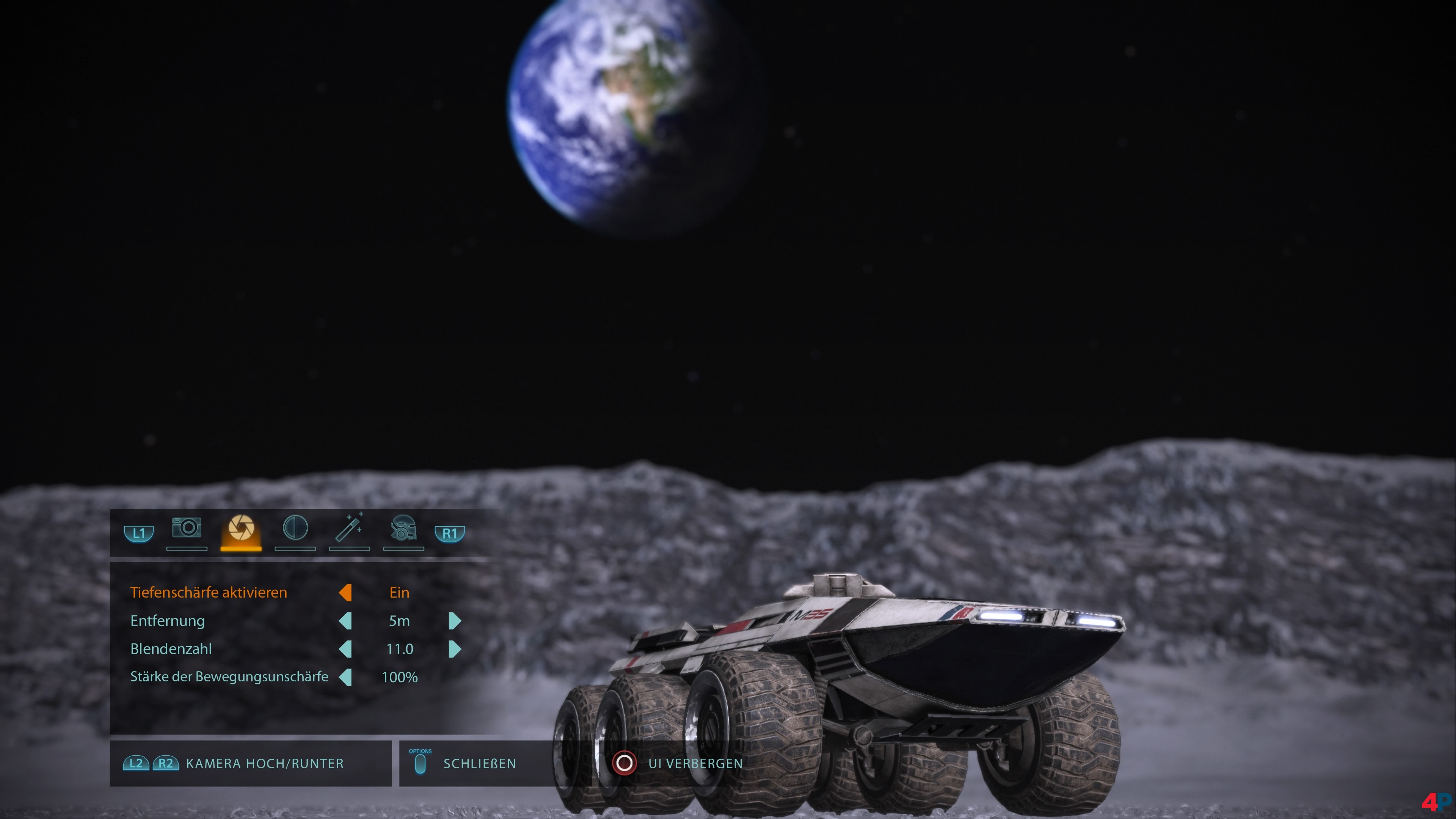Select Stärke der Bewegungsunschärfe row

(229, 676)
